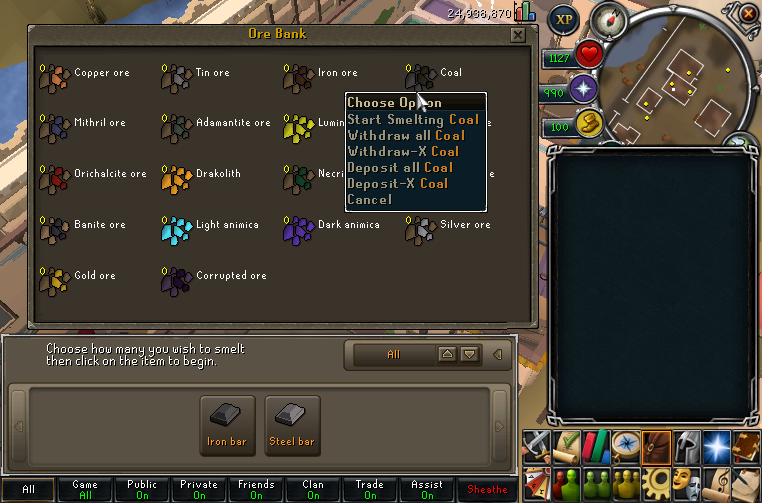
Task: Select Deposit all Coal
Action: (x=400, y=167)
